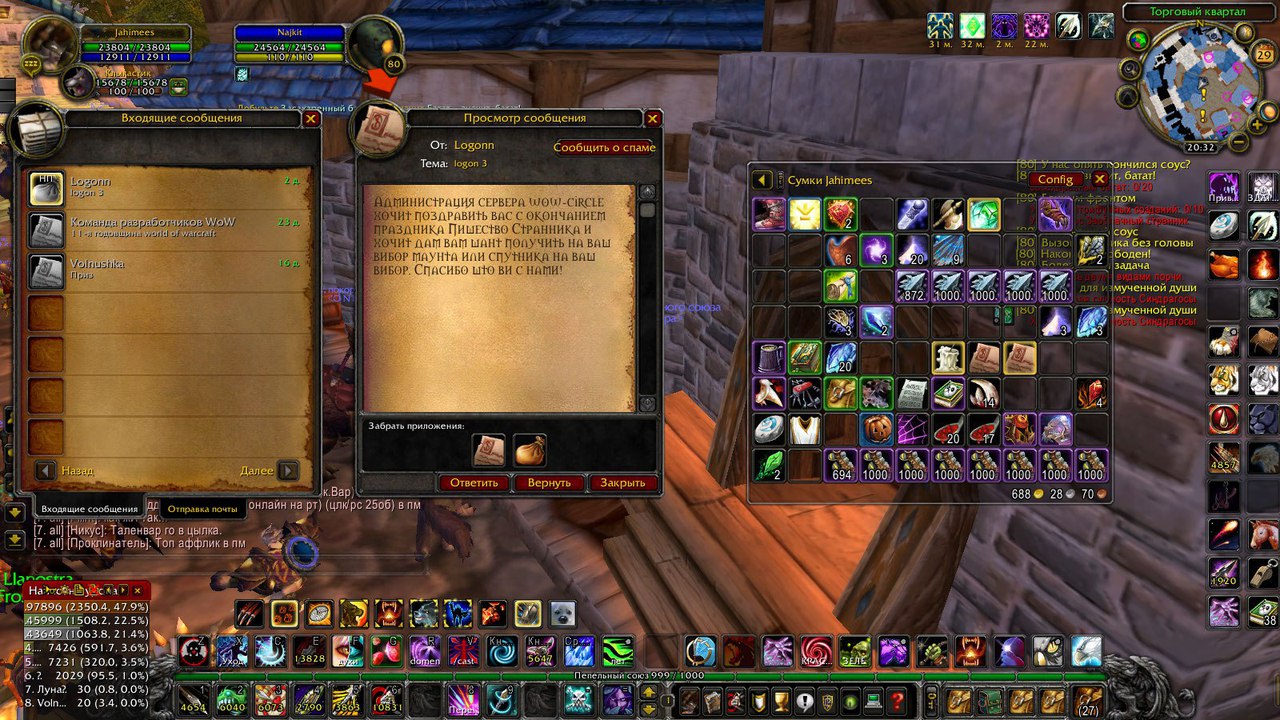
Task: Close the incoming messages window
Action: 311,118
